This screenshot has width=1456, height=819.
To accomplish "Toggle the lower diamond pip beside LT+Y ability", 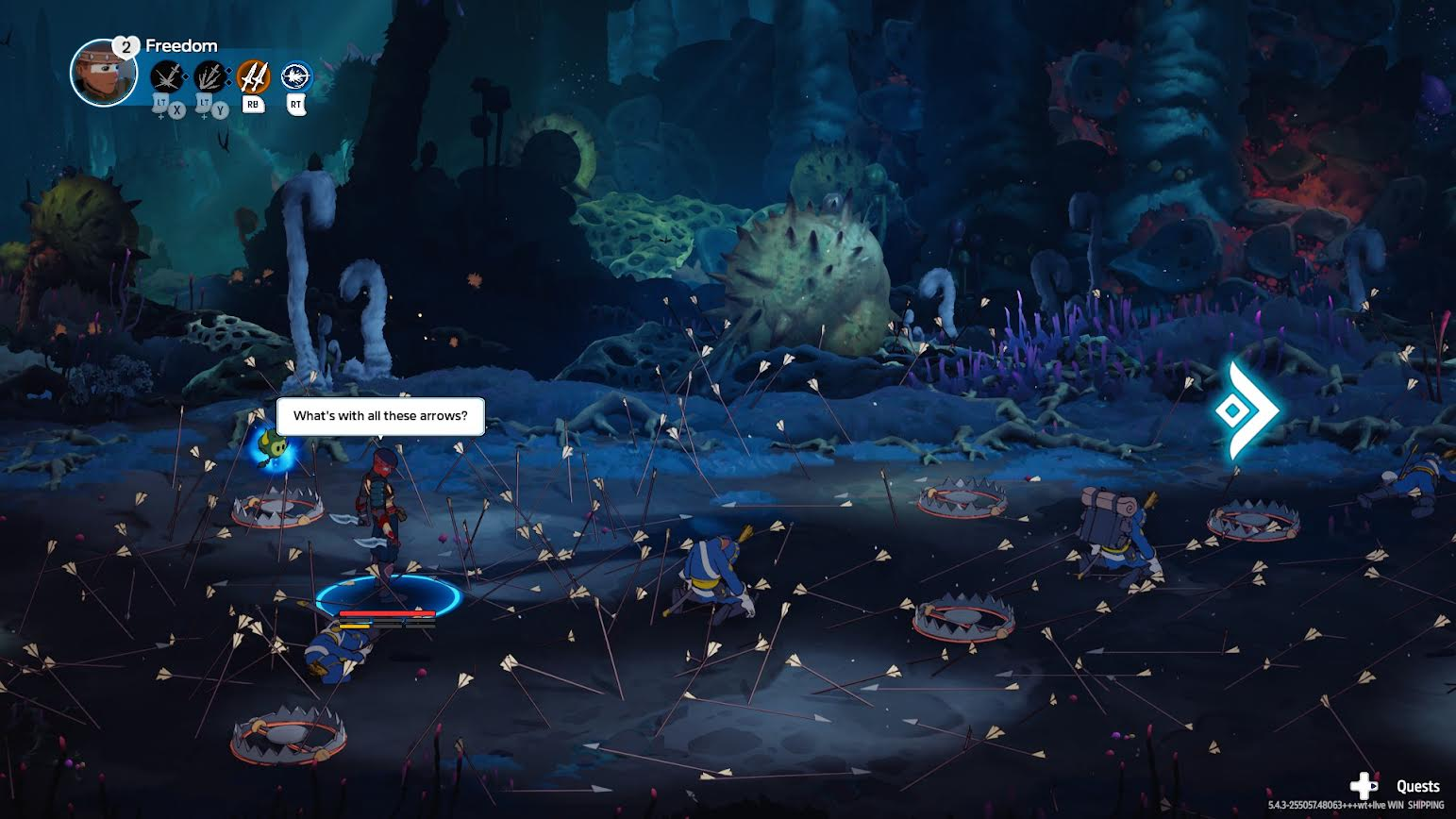I will (229, 83).
